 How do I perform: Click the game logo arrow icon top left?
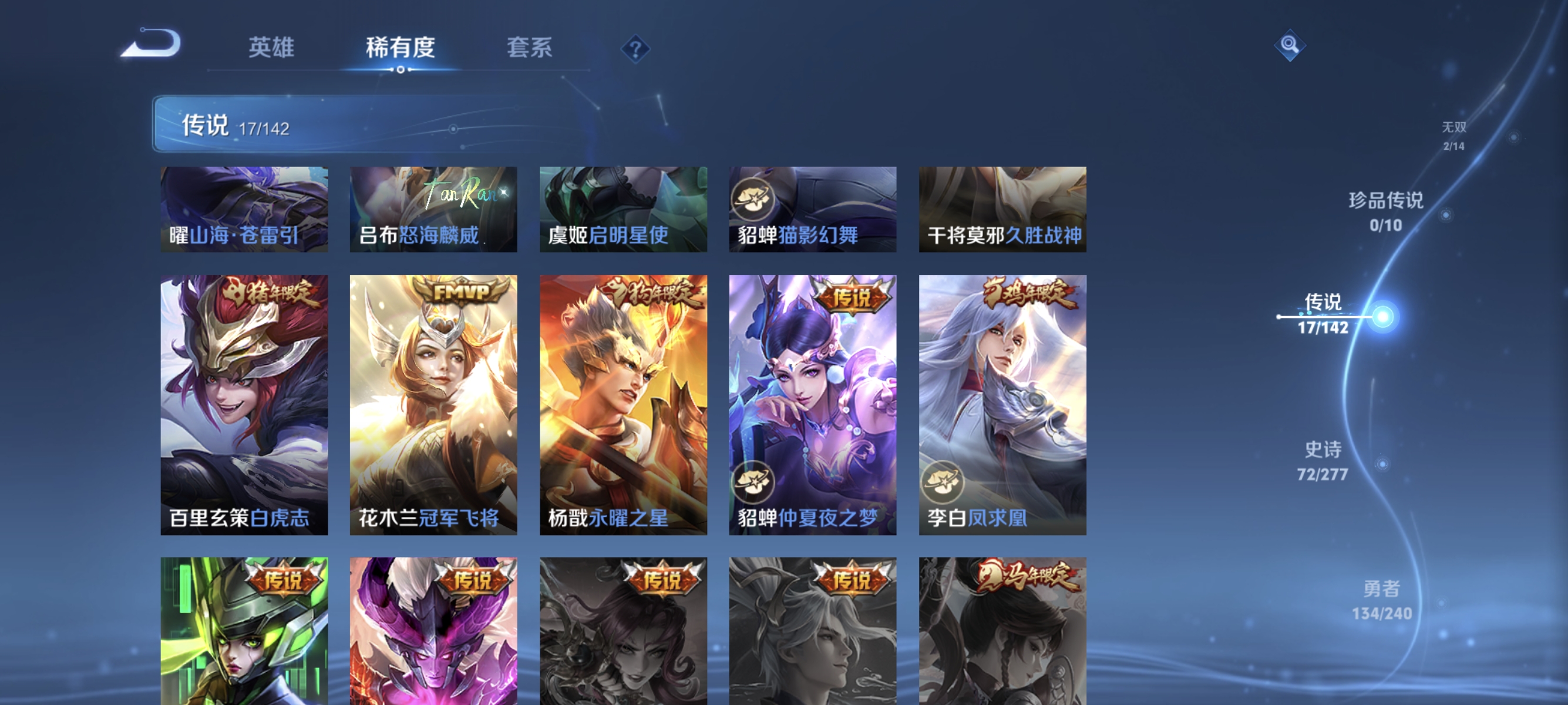click(153, 46)
